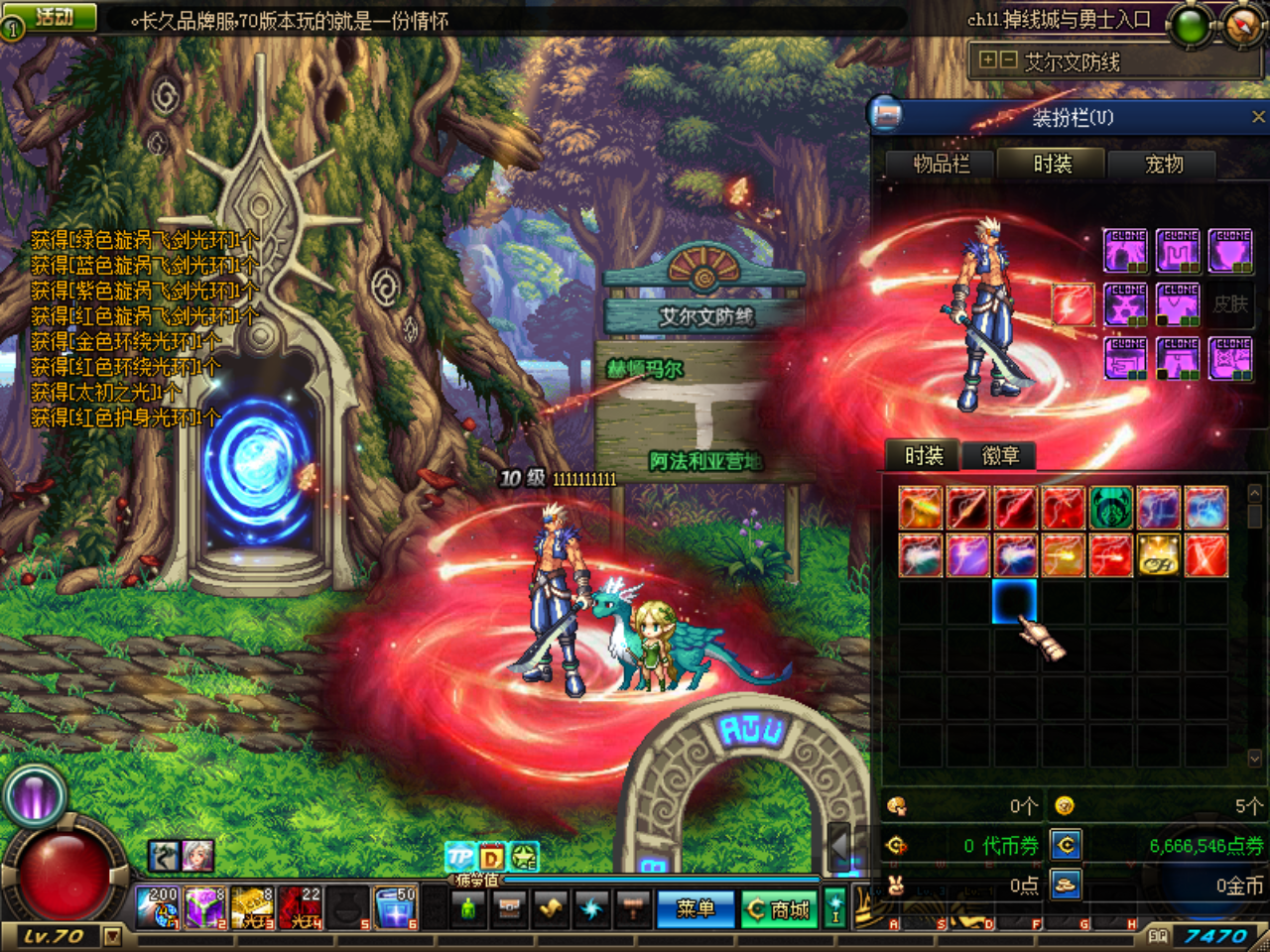This screenshot has width=1270, height=952.
Task: Open the inventory chest icon
Action: [509, 908]
